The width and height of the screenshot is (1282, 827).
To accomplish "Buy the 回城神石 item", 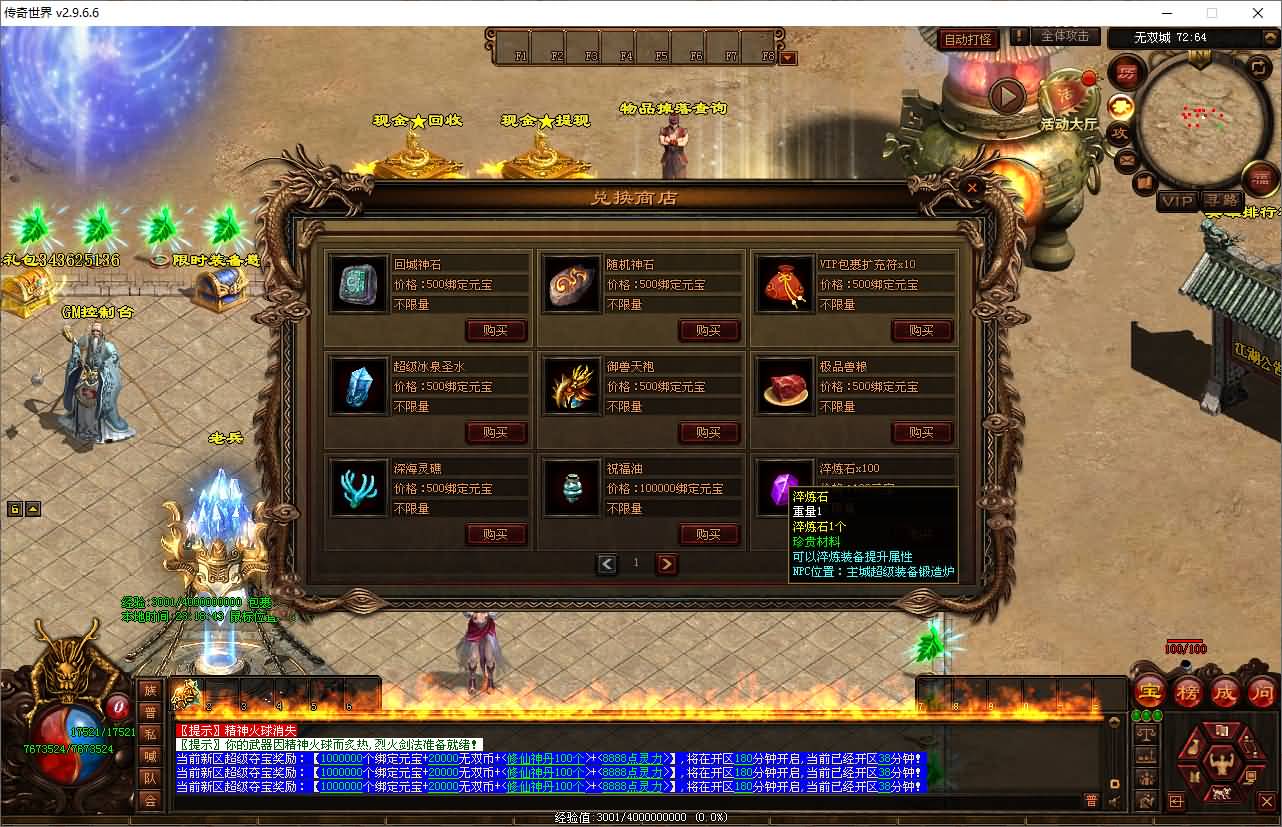I will [x=495, y=330].
